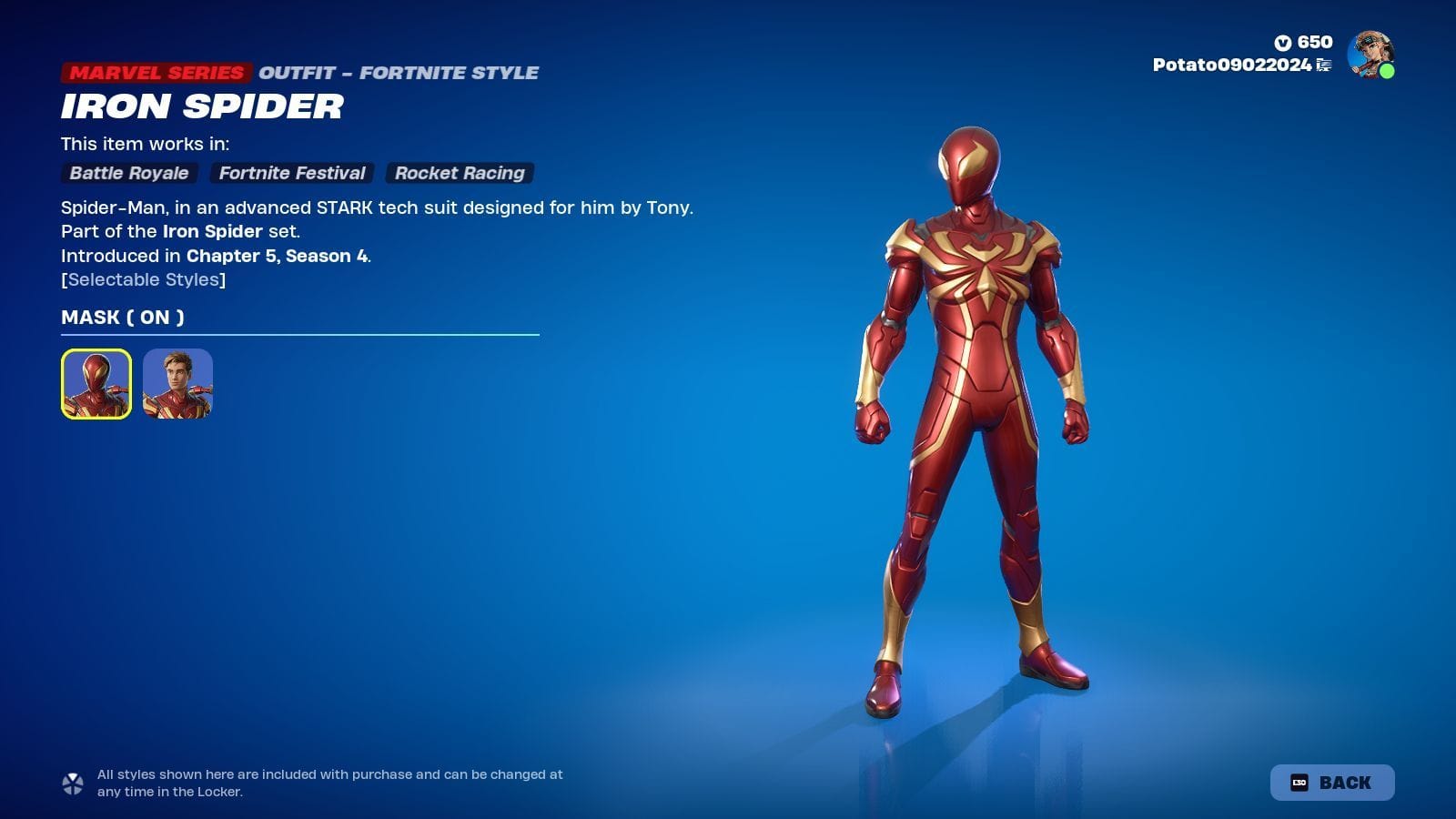Toggle the currently highlighted Iron Spider style
The width and height of the screenshot is (1456, 819).
[x=97, y=383]
